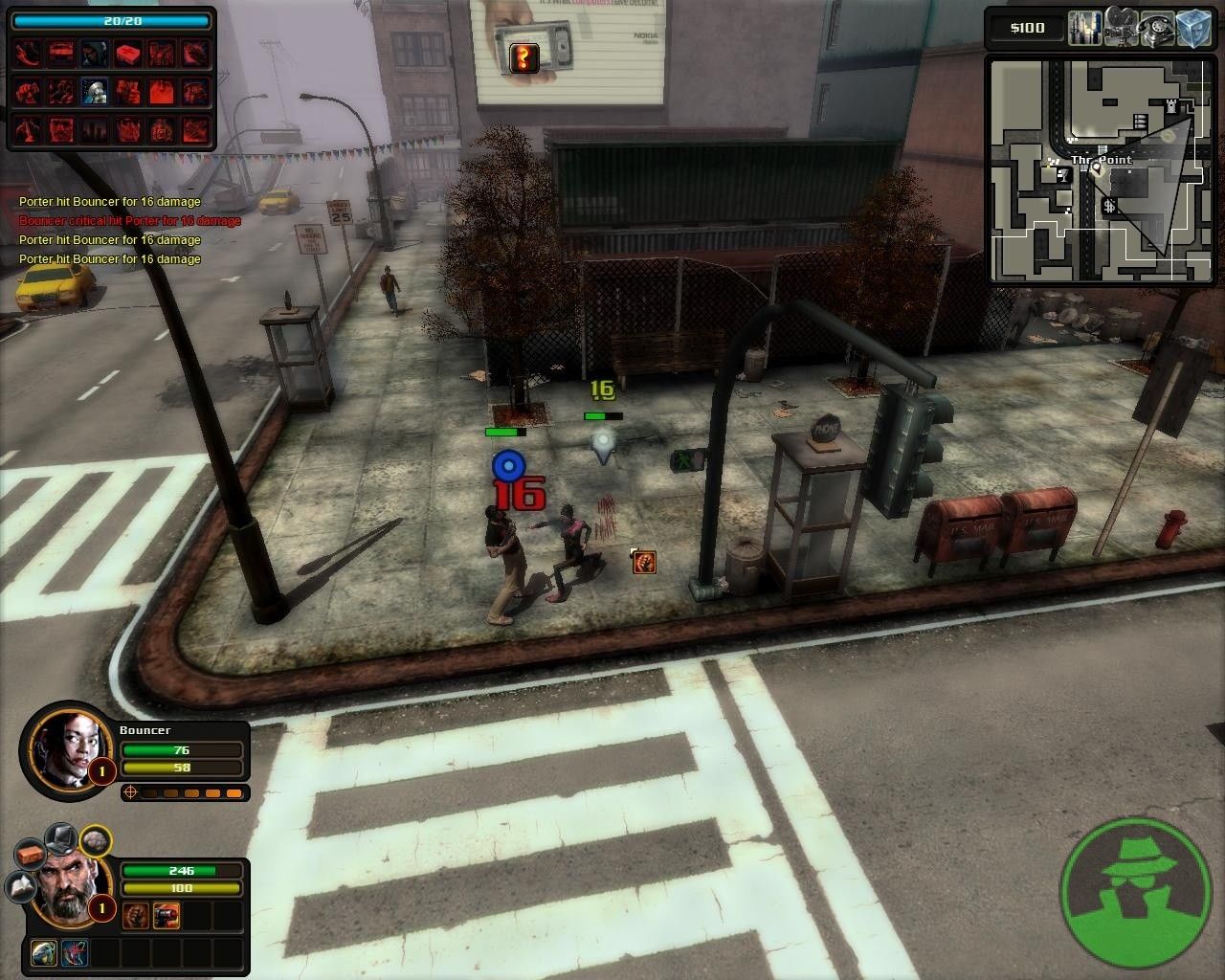Activate the fist punch ability
Image resolution: width=1225 pixels, height=980 pixels.
[135, 914]
